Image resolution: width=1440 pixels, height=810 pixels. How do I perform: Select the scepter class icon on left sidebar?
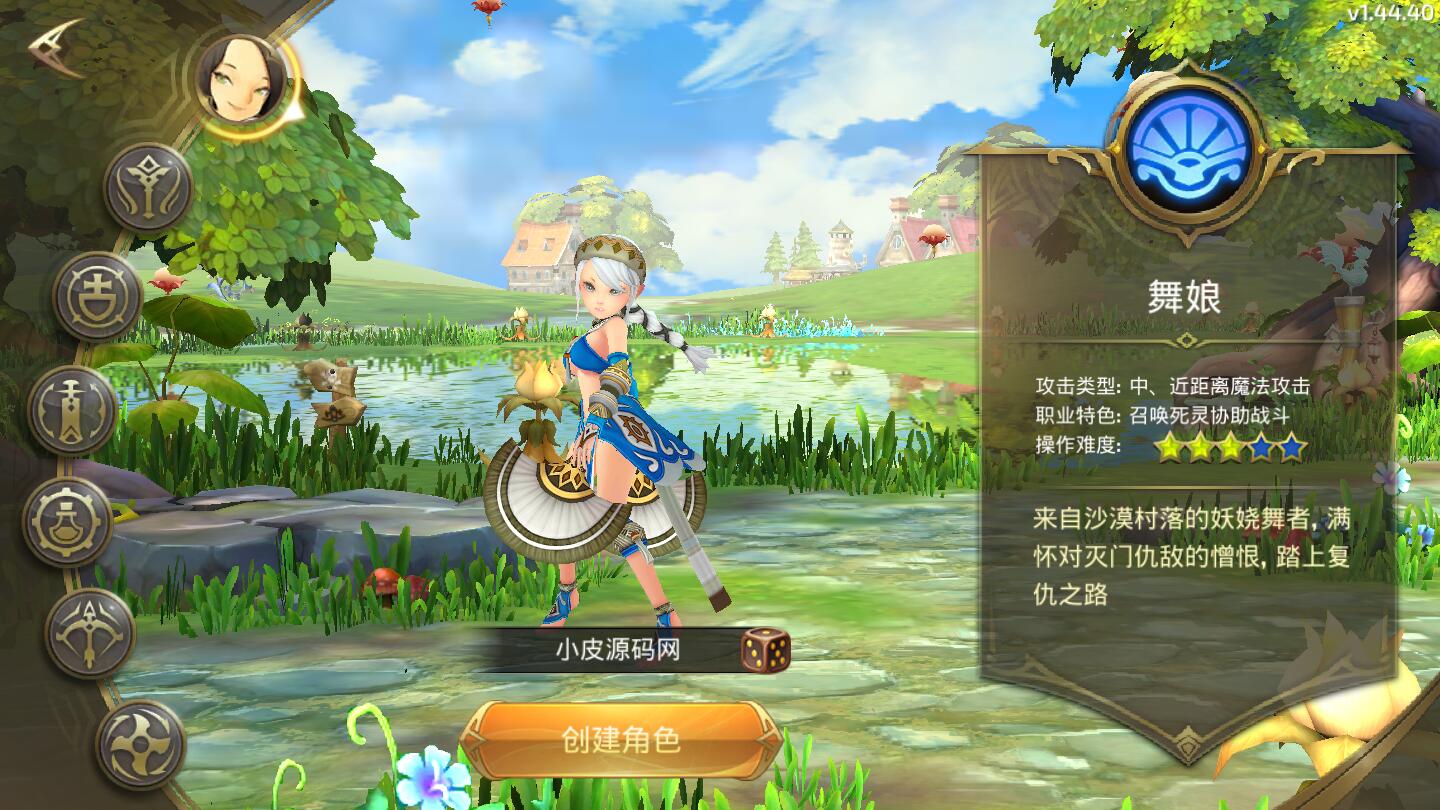(71, 406)
